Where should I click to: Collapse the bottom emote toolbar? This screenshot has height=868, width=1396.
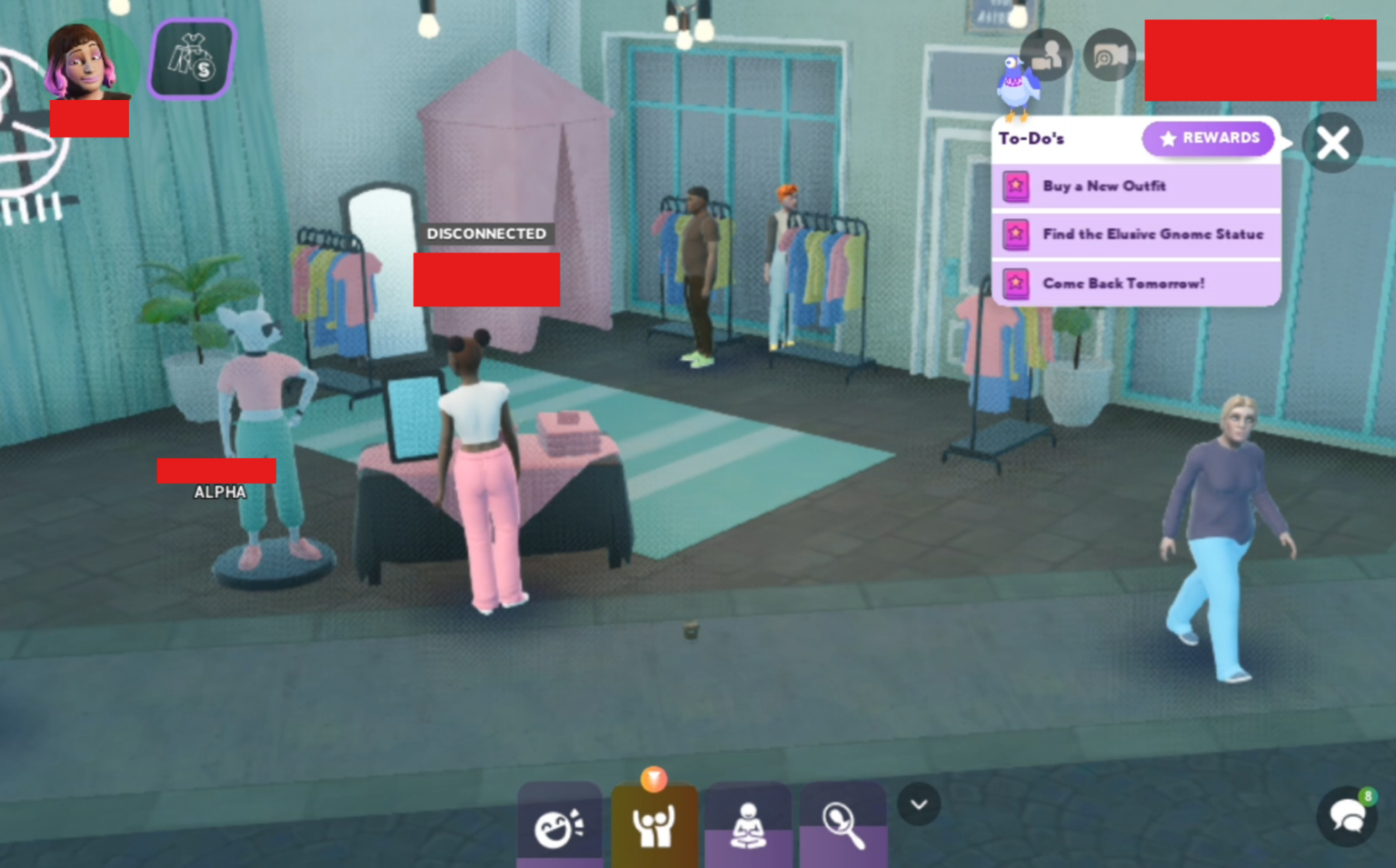[918, 803]
